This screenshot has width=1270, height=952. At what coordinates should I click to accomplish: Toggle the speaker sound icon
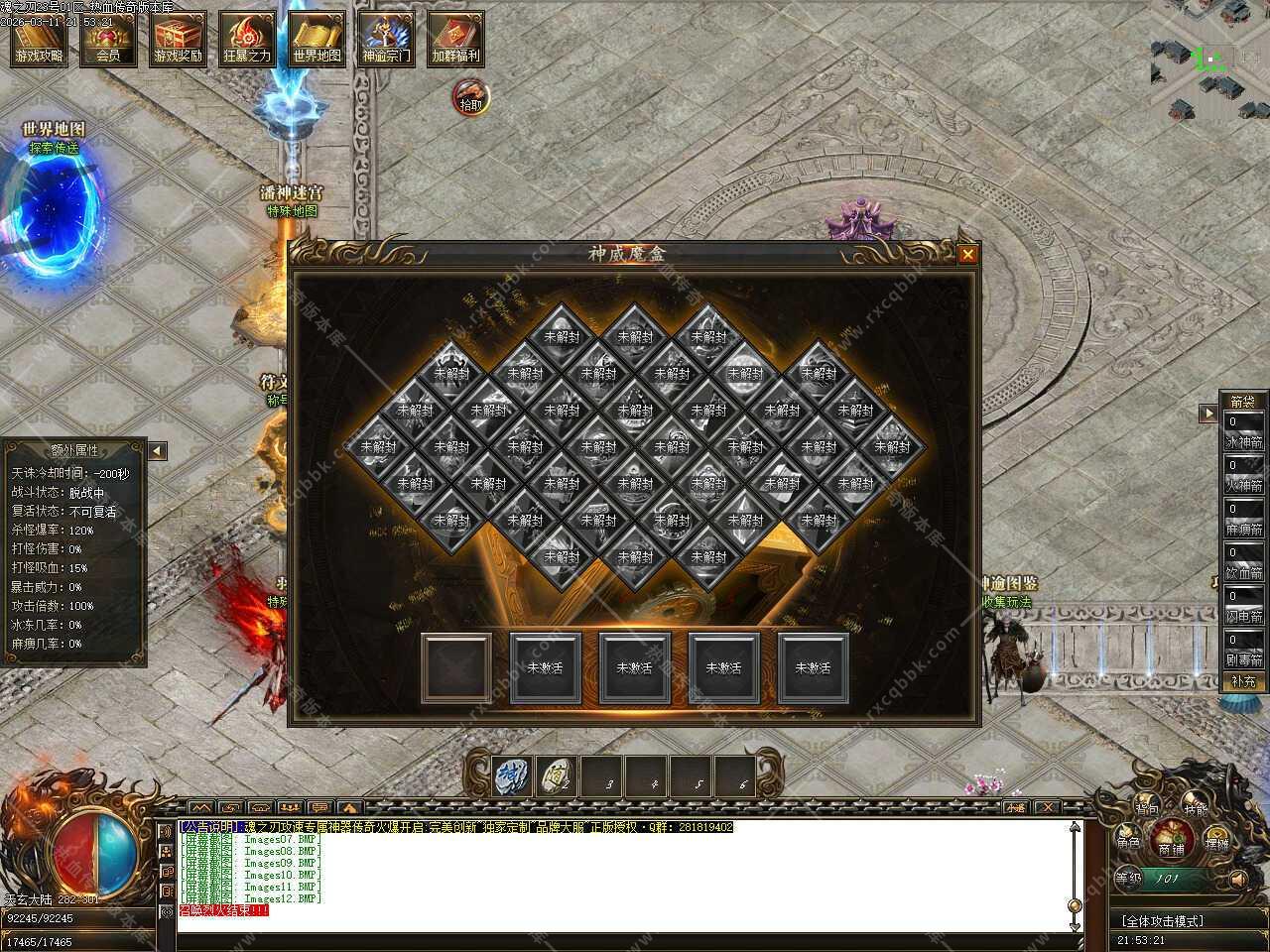[x=1237, y=879]
